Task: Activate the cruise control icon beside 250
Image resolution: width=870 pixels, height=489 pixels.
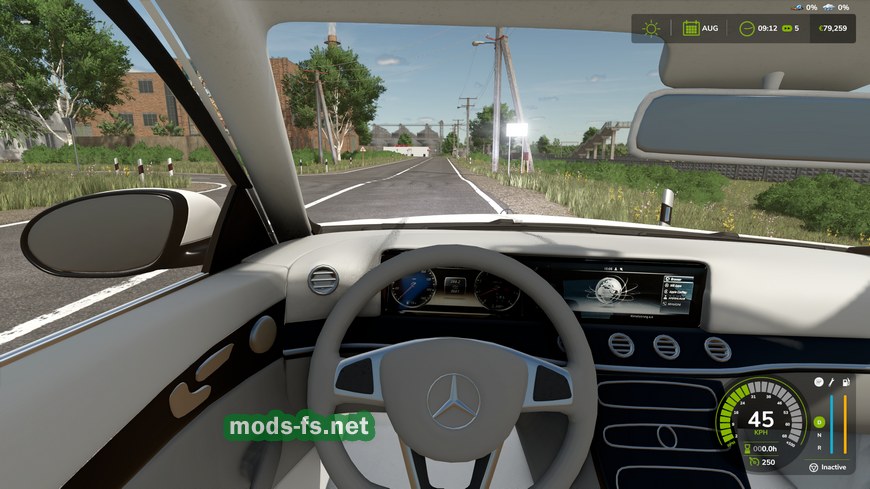Action: [x=752, y=462]
